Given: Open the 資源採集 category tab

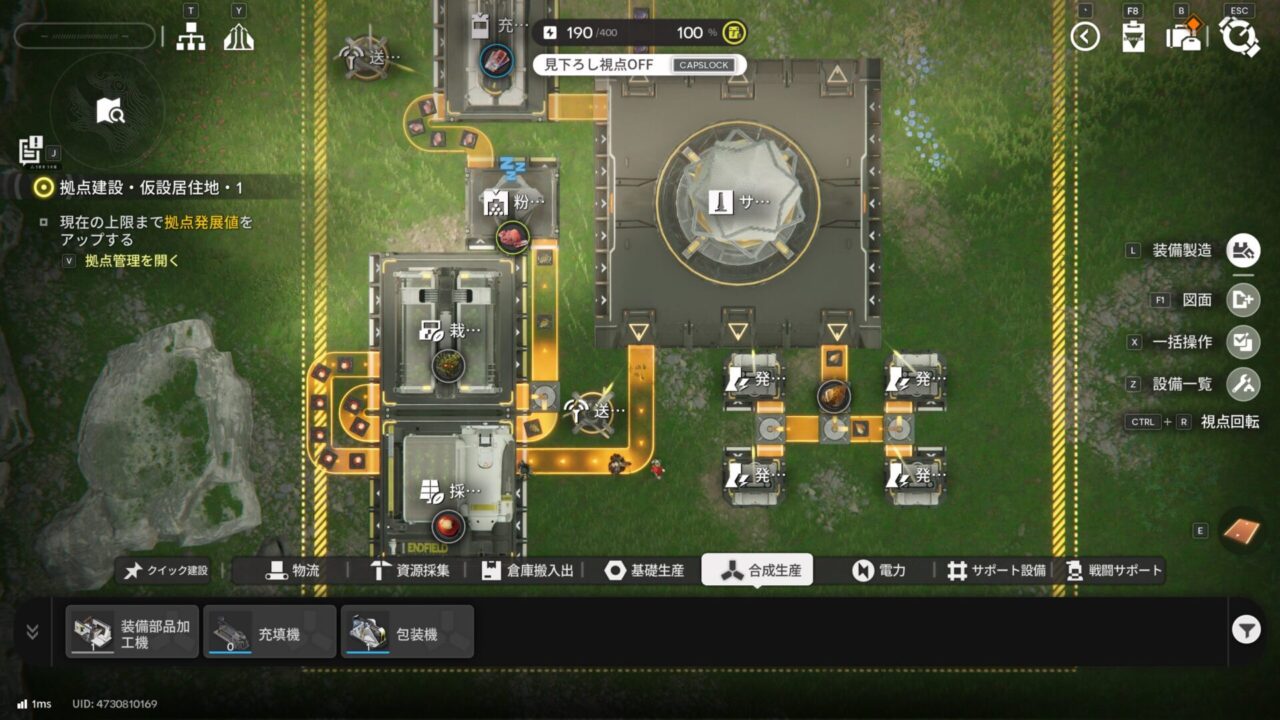Looking at the screenshot, I should click(x=410, y=570).
